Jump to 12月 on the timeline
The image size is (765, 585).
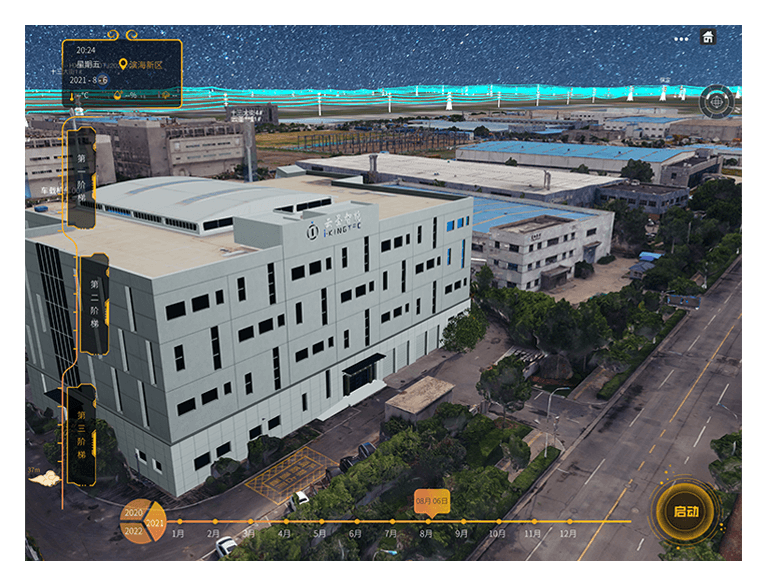[568, 533]
